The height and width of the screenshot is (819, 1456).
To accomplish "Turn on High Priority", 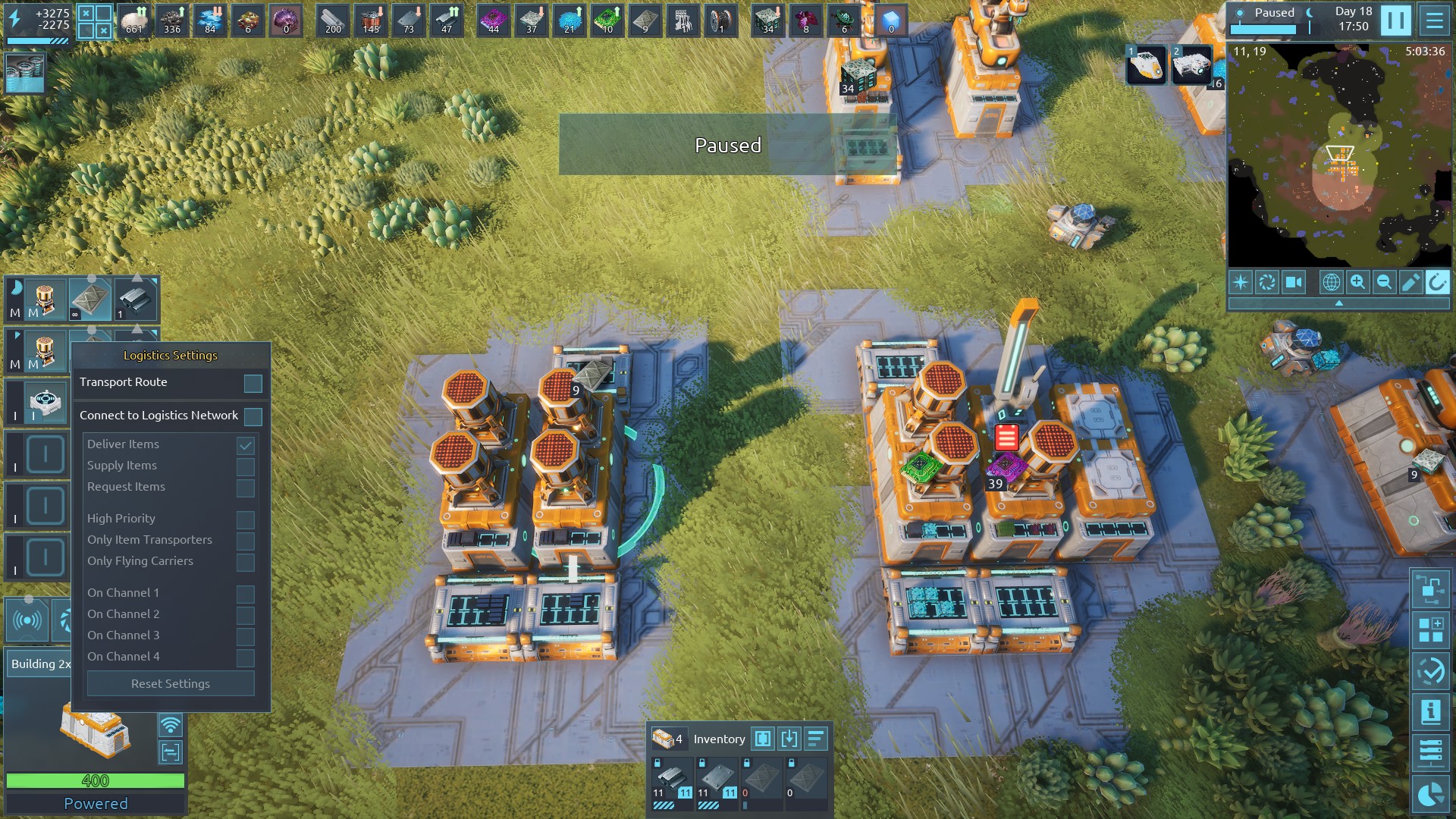I will tap(245, 519).
